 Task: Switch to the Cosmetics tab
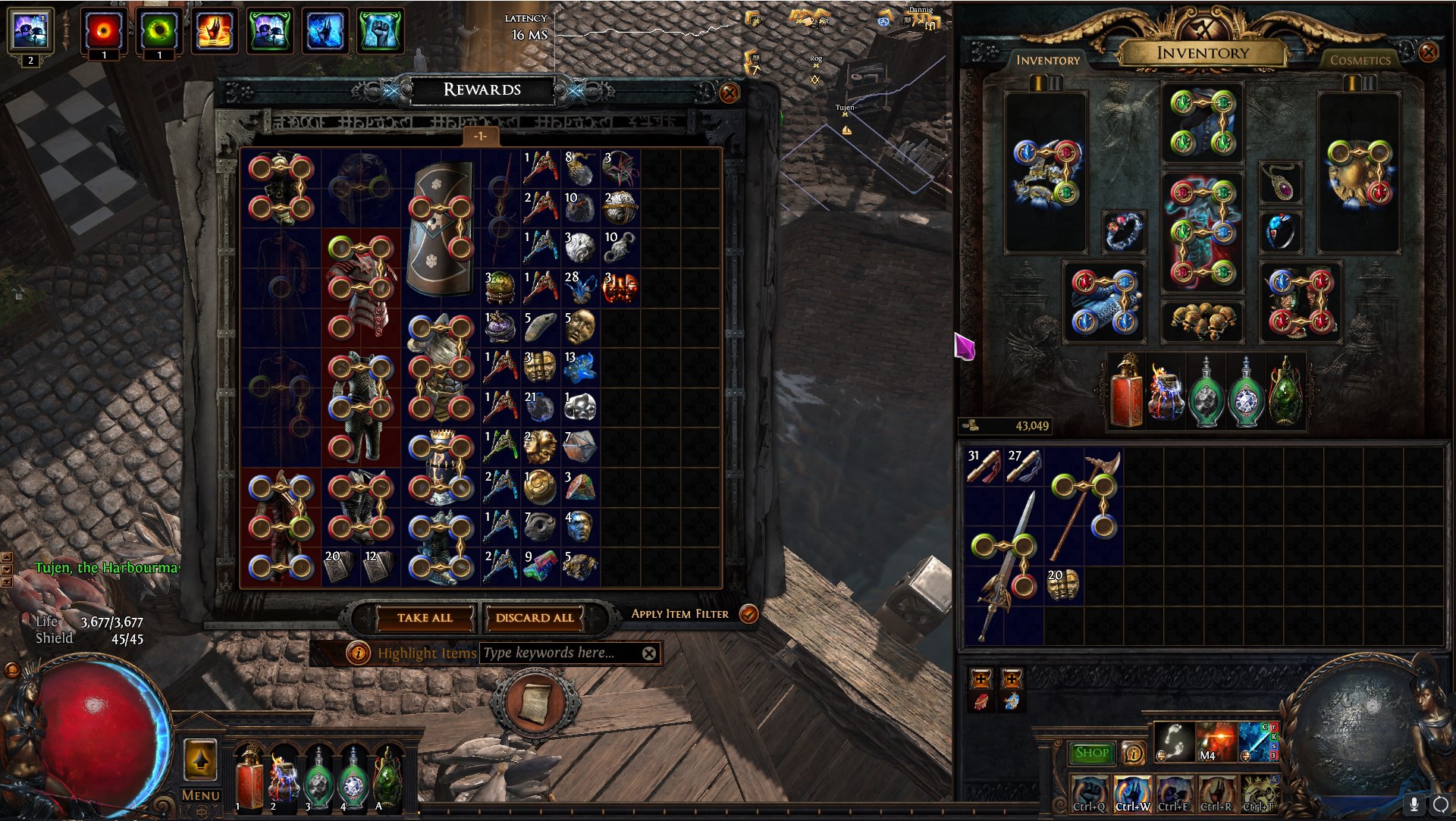(x=1360, y=60)
